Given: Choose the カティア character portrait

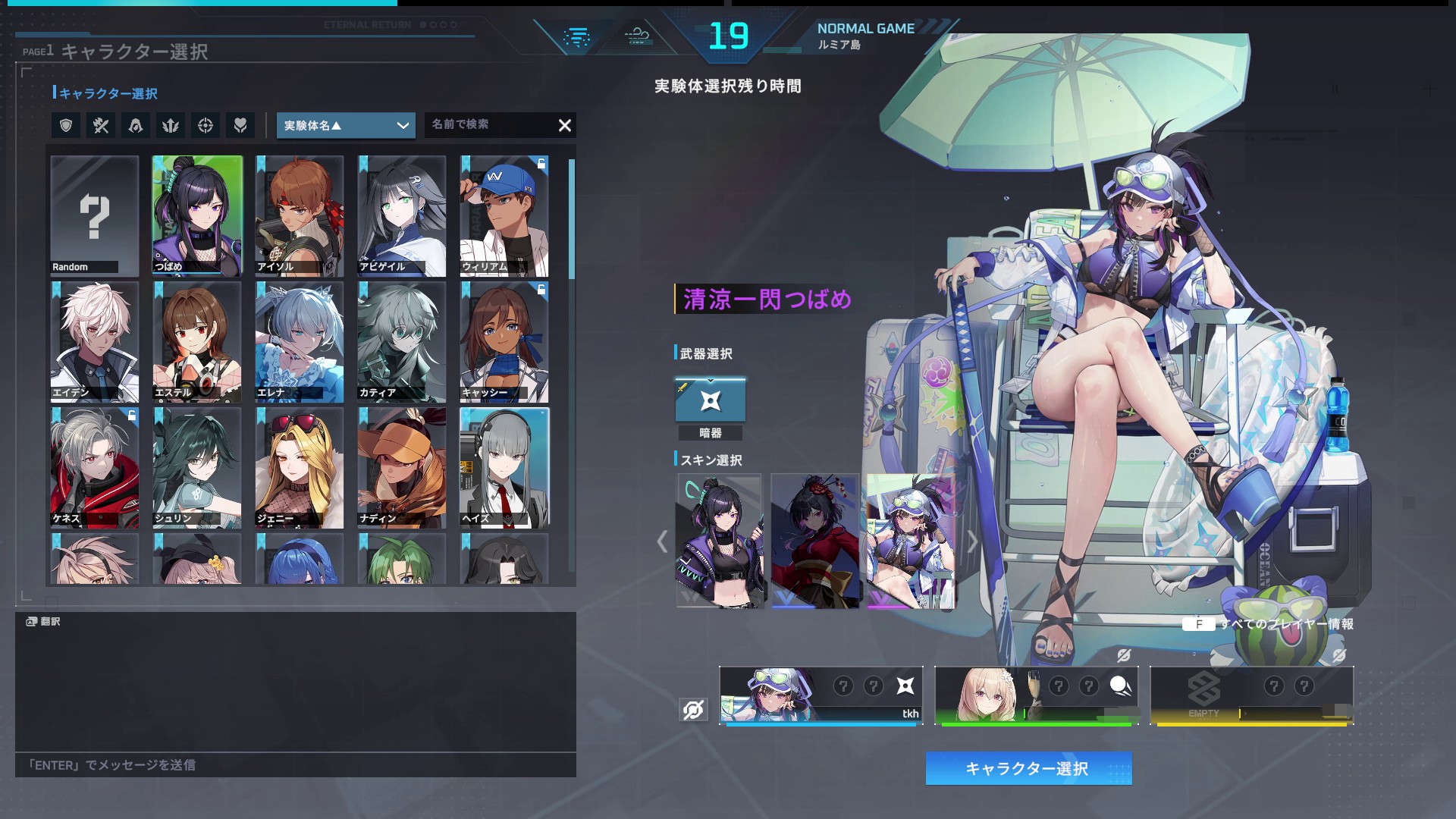Looking at the screenshot, I should [x=402, y=341].
